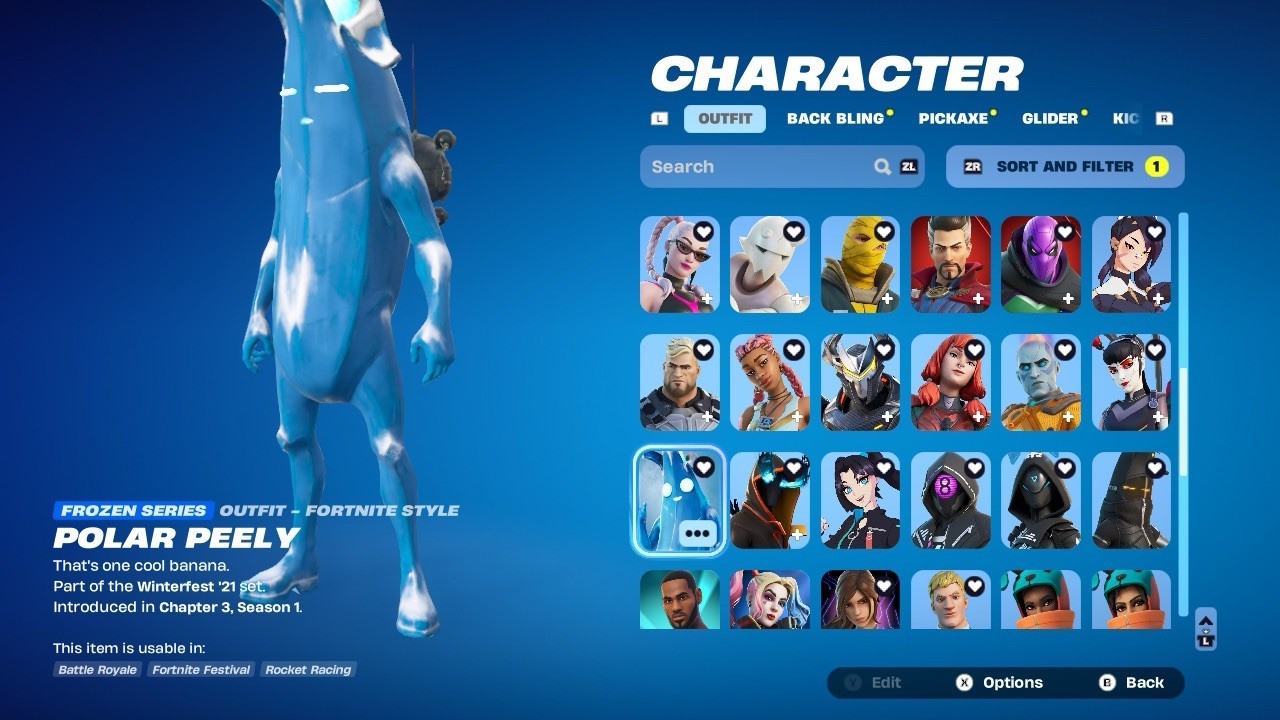Select the Pickaxe tab
This screenshot has width=1280, height=720.
point(953,118)
